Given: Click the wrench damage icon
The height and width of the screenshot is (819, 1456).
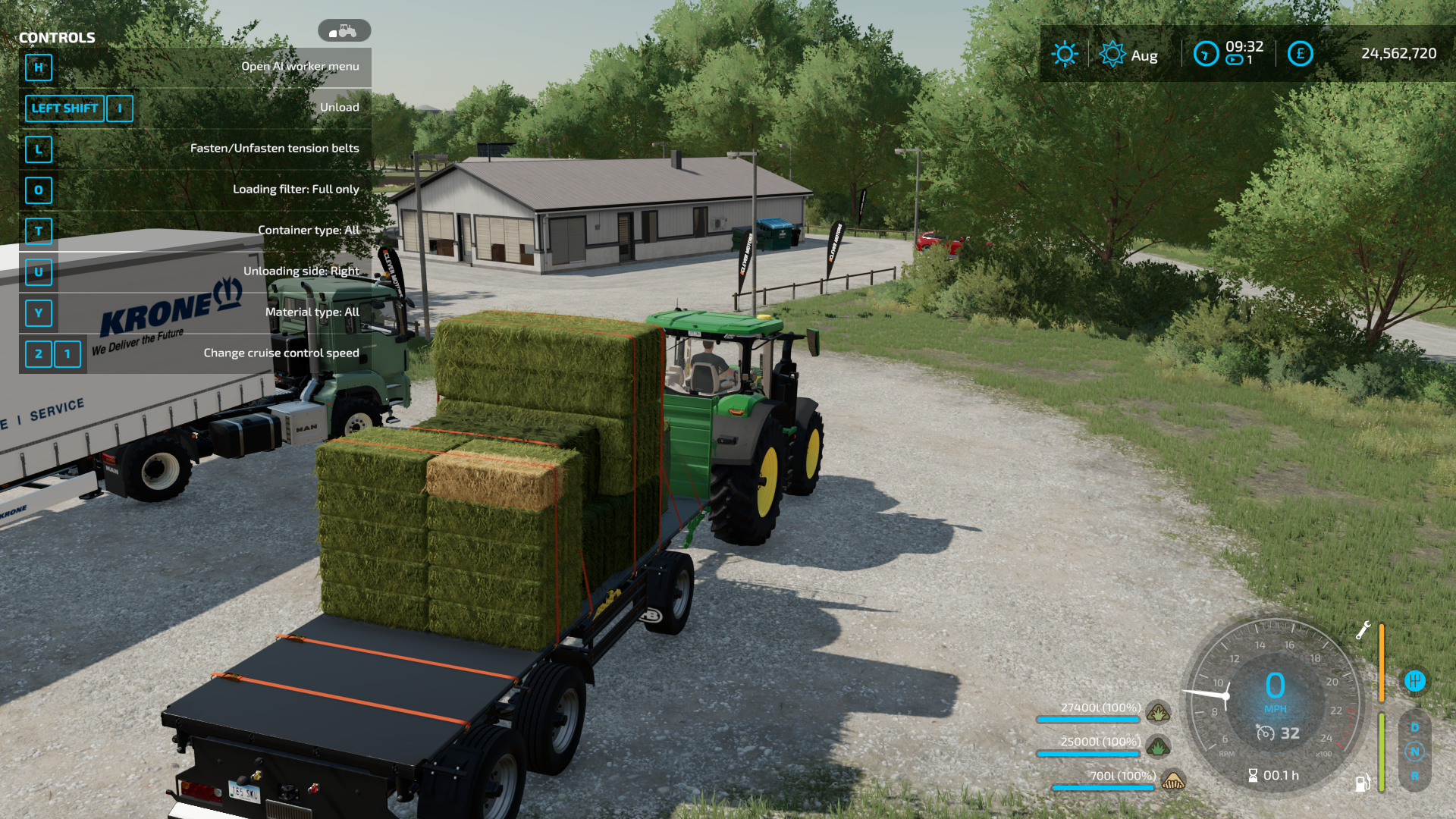Looking at the screenshot, I should [1363, 630].
